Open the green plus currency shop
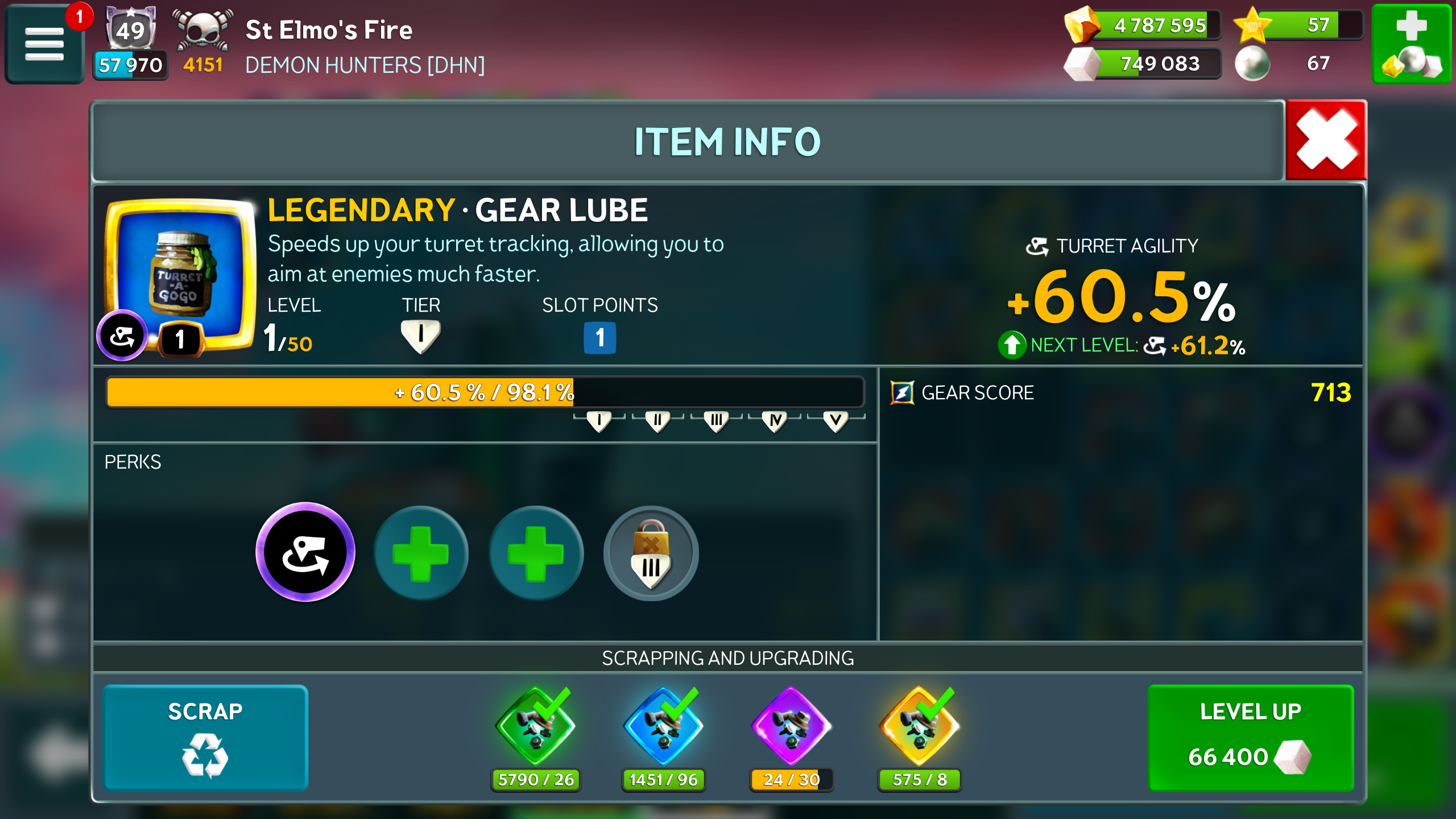The width and height of the screenshot is (1456, 819). tap(1411, 44)
